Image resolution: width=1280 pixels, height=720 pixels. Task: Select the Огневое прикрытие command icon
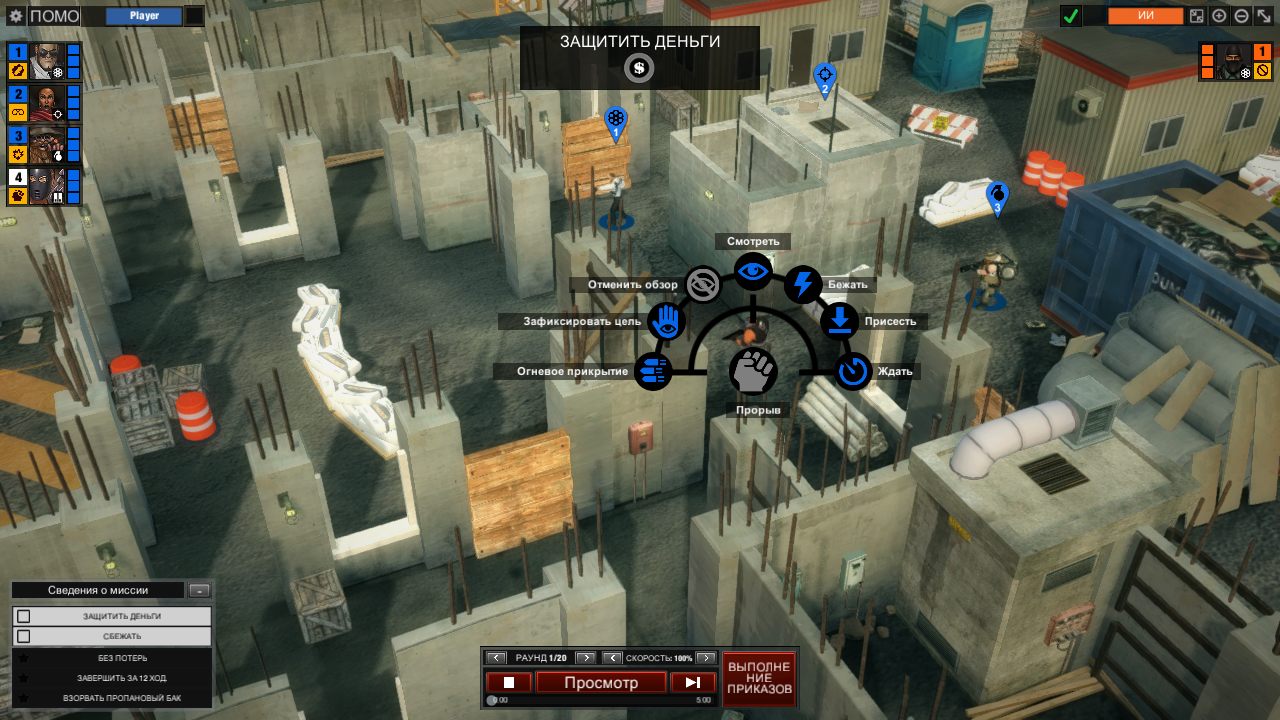[655, 371]
